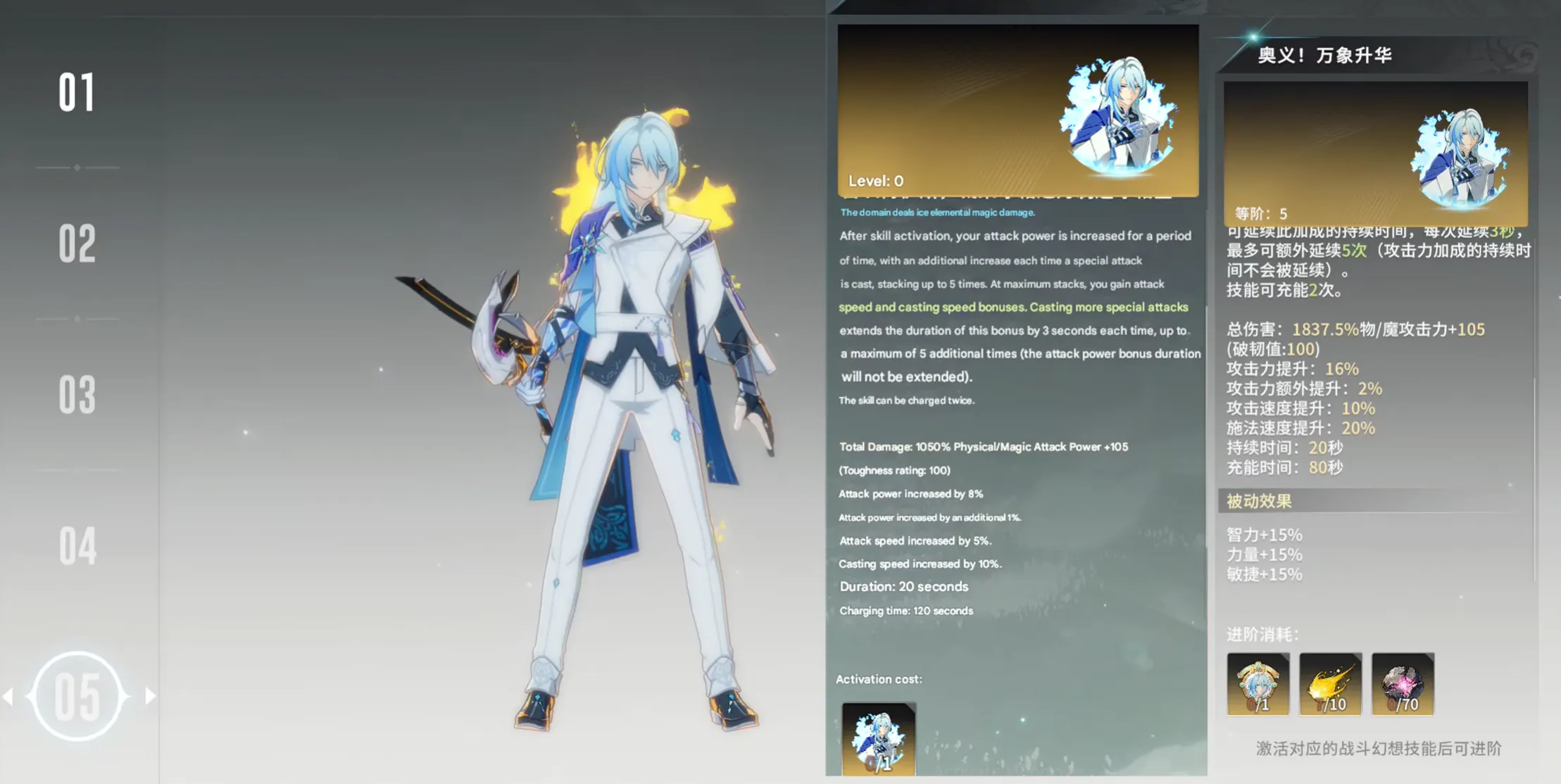The height and width of the screenshot is (784, 1561).
Task: Choose stage 03 in the list
Action: (77, 395)
